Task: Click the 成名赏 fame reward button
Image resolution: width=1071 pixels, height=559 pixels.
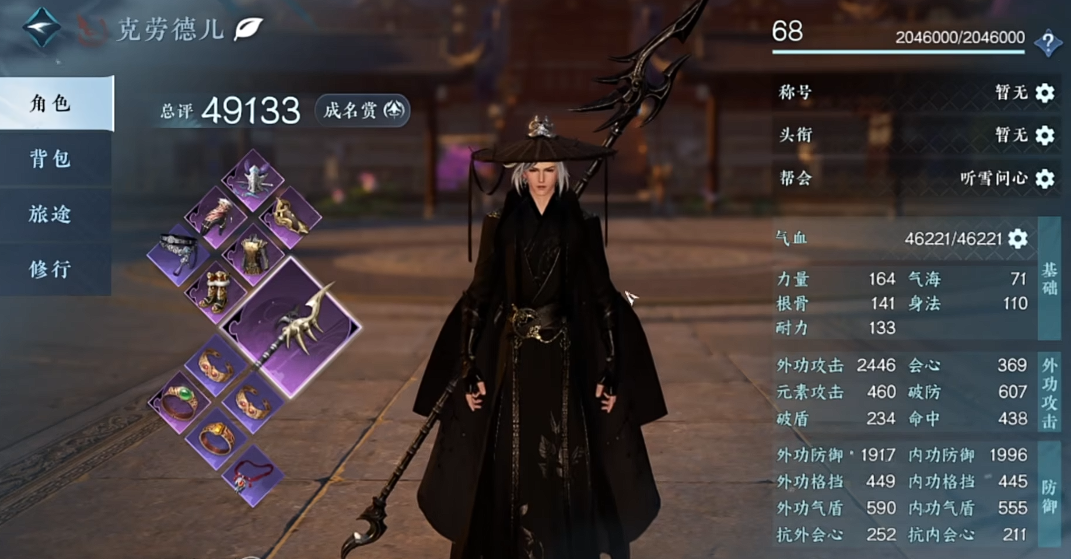Action: [x=362, y=110]
